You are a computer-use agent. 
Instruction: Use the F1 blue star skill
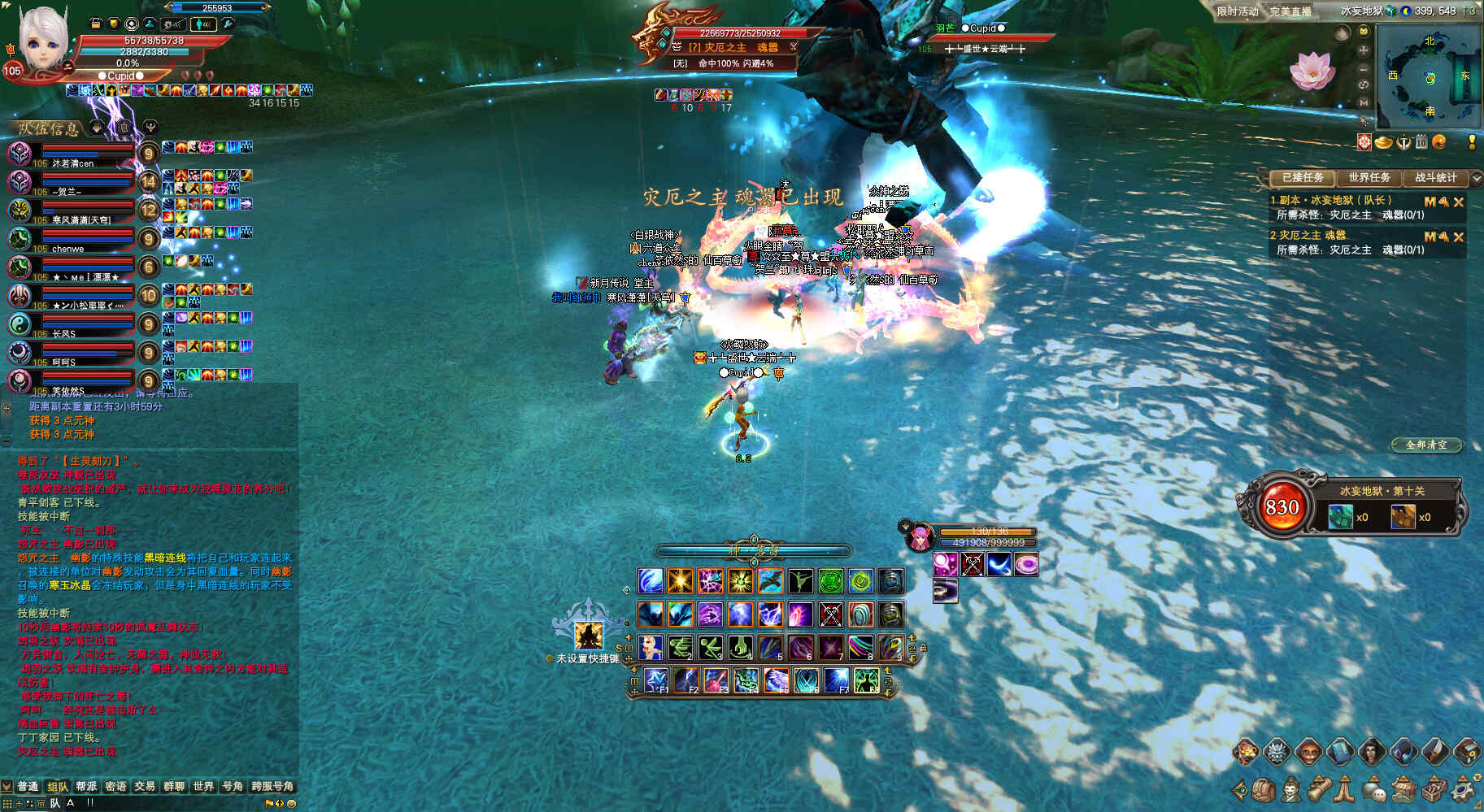(655, 679)
